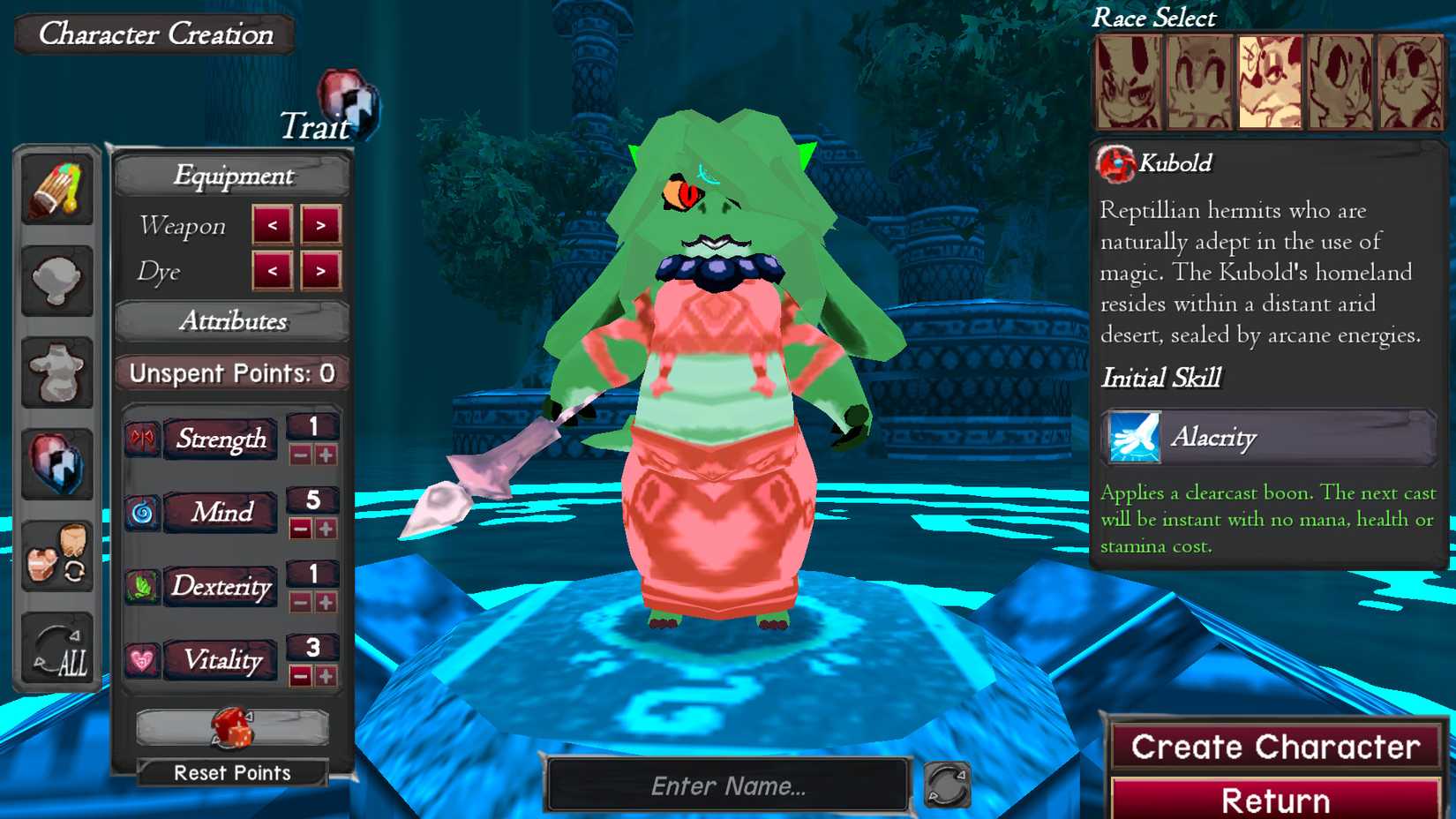Screen dimensions: 1456x819
Task: Select the hair color brush tool
Action: point(57,187)
